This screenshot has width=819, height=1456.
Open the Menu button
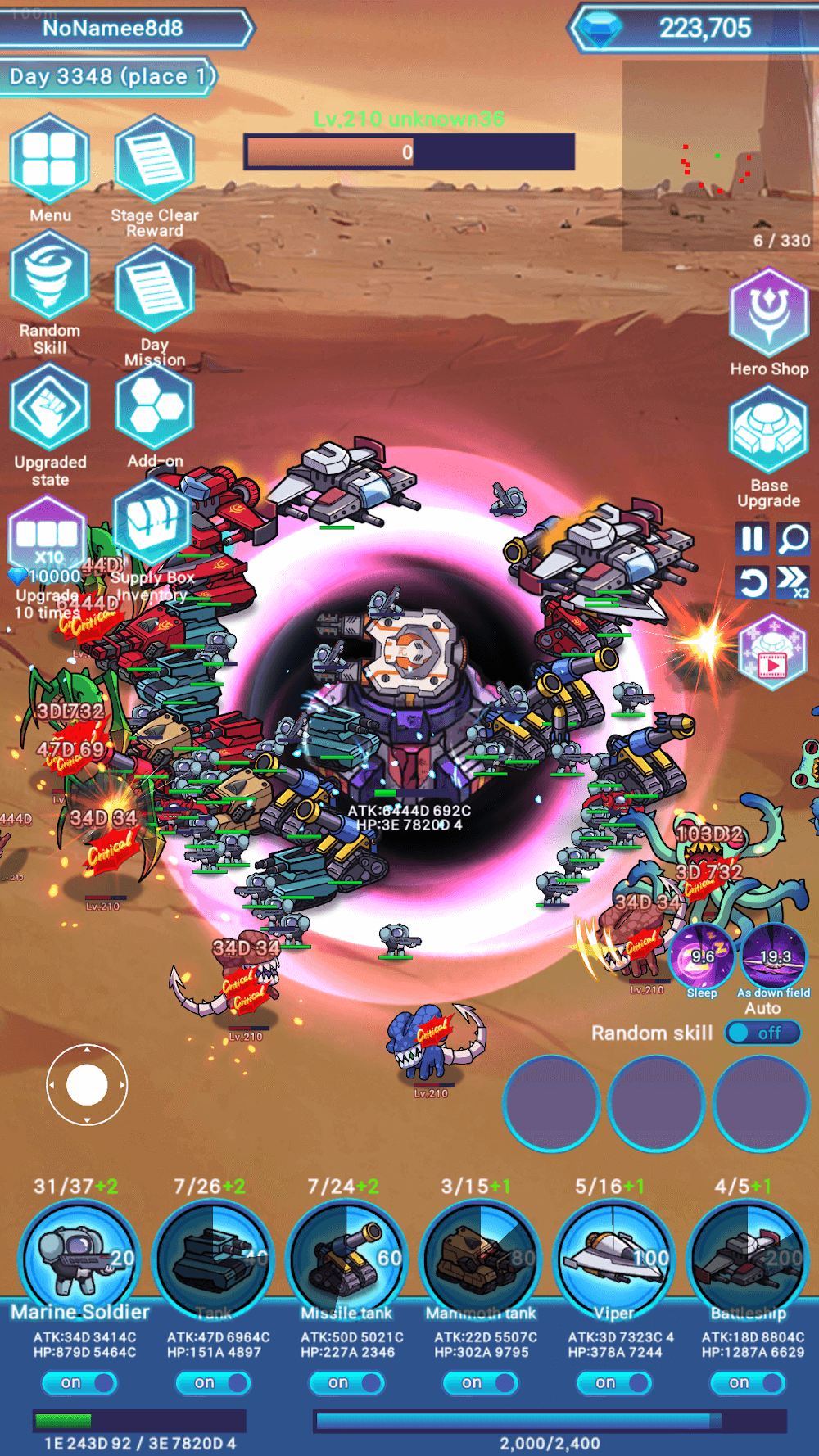pyautogui.click(x=49, y=160)
